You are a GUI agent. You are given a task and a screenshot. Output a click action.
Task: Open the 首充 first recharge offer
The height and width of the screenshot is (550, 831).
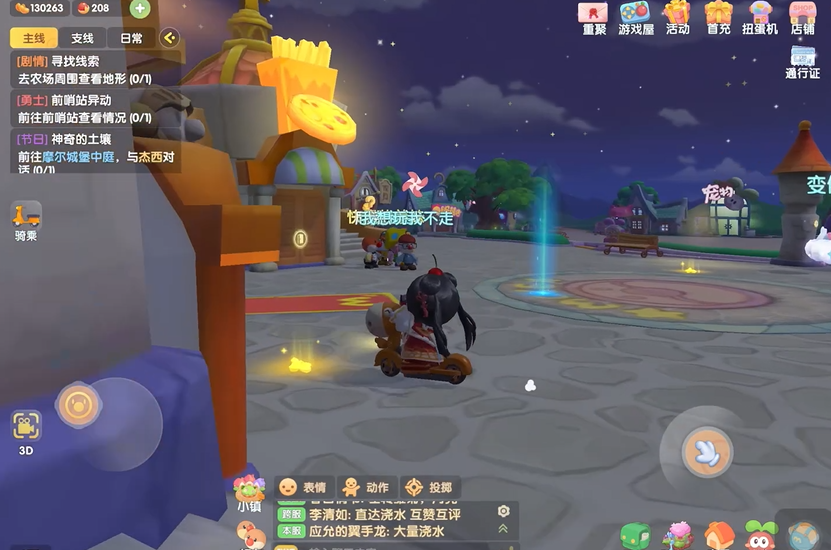point(718,16)
